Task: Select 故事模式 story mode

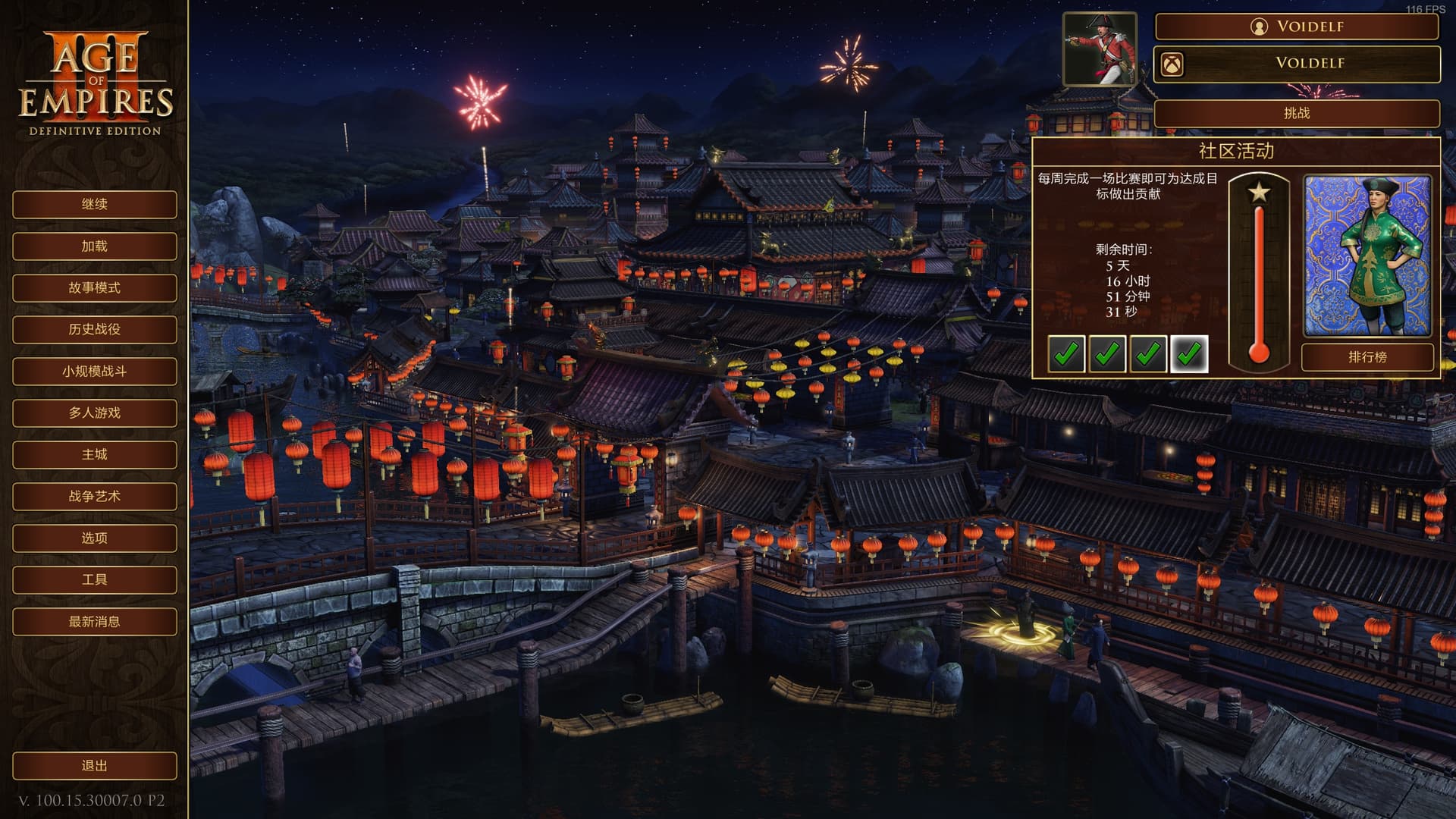Action: pos(95,288)
